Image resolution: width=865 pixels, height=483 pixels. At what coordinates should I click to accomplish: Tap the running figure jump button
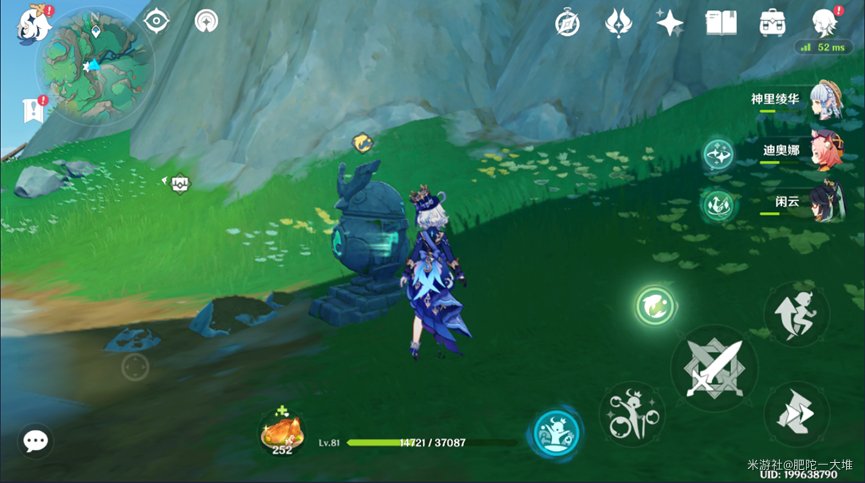[796, 313]
